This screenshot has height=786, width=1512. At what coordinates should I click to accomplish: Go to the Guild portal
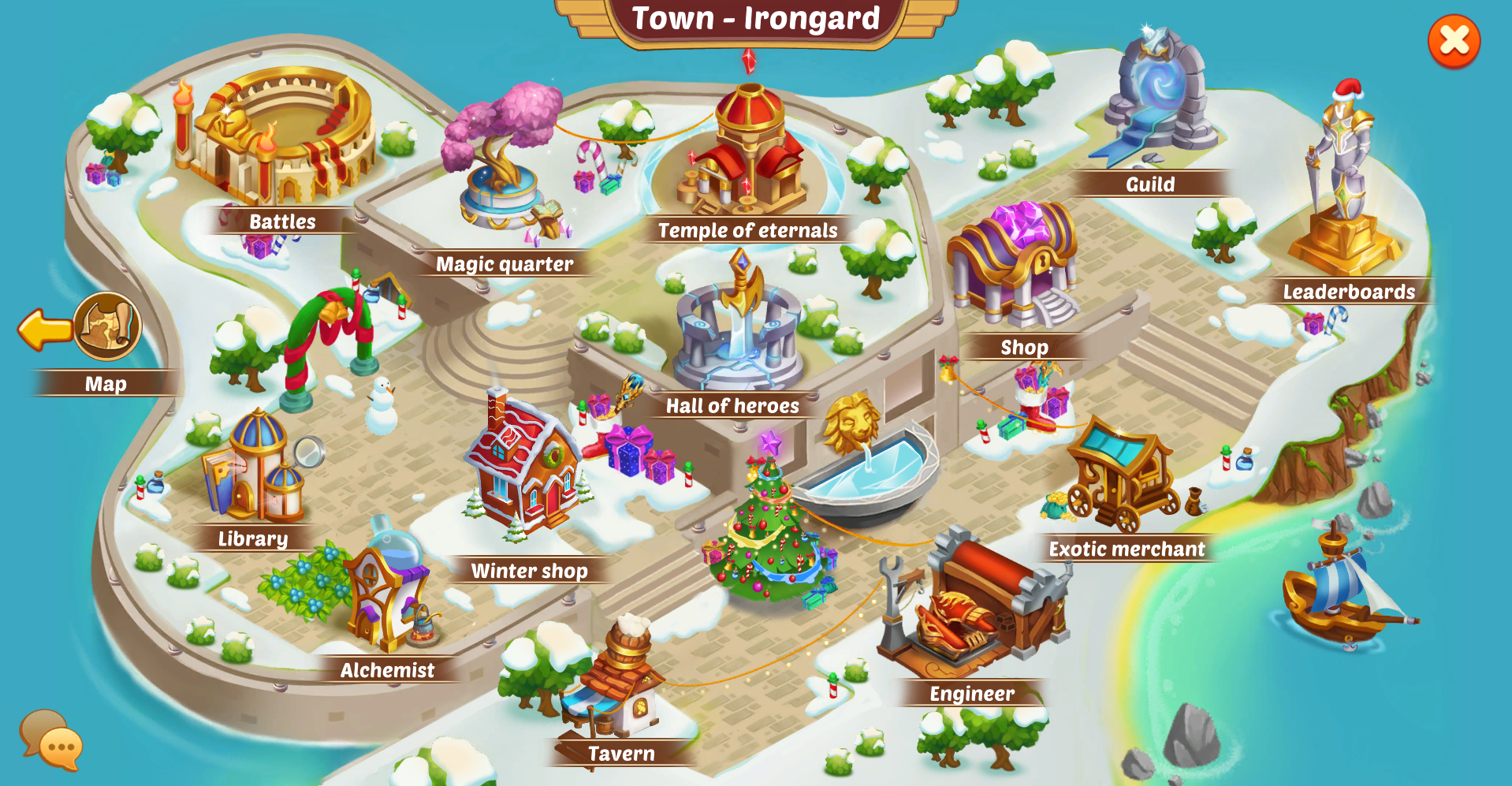(1156, 99)
